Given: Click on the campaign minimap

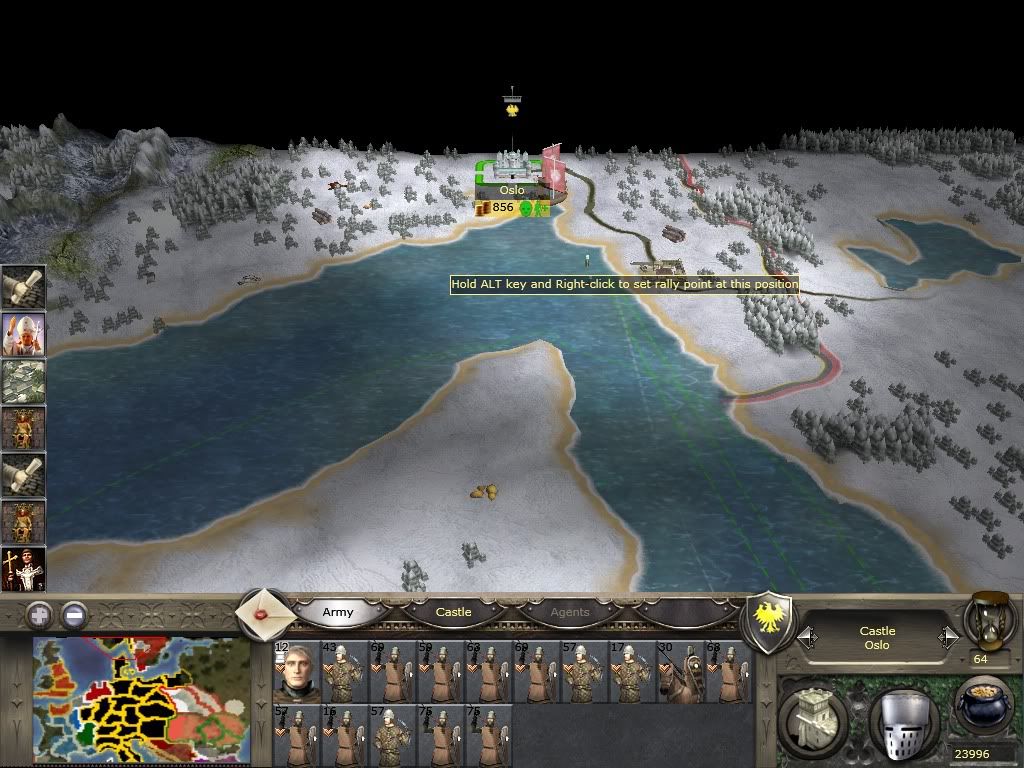Looking at the screenshot, I should [140, 702].
